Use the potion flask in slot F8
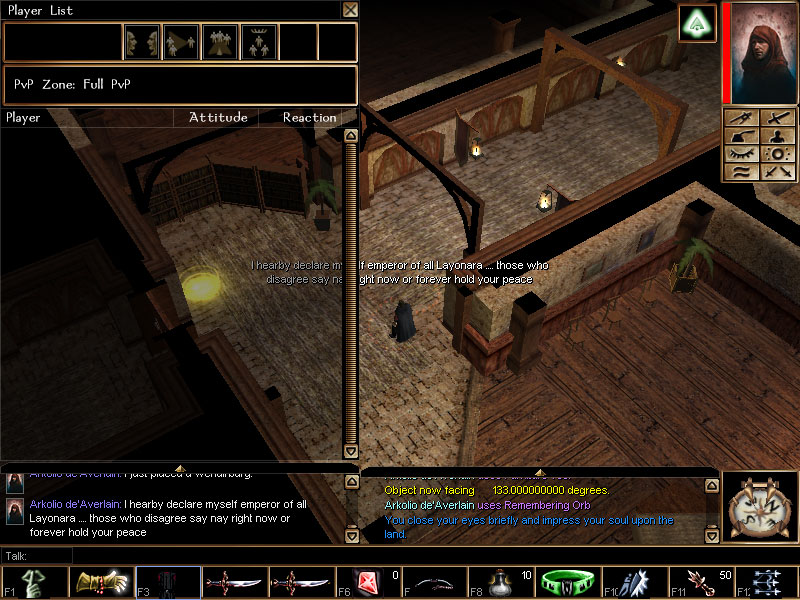Viewport: 800px width, 600px height. pos(504,582)
